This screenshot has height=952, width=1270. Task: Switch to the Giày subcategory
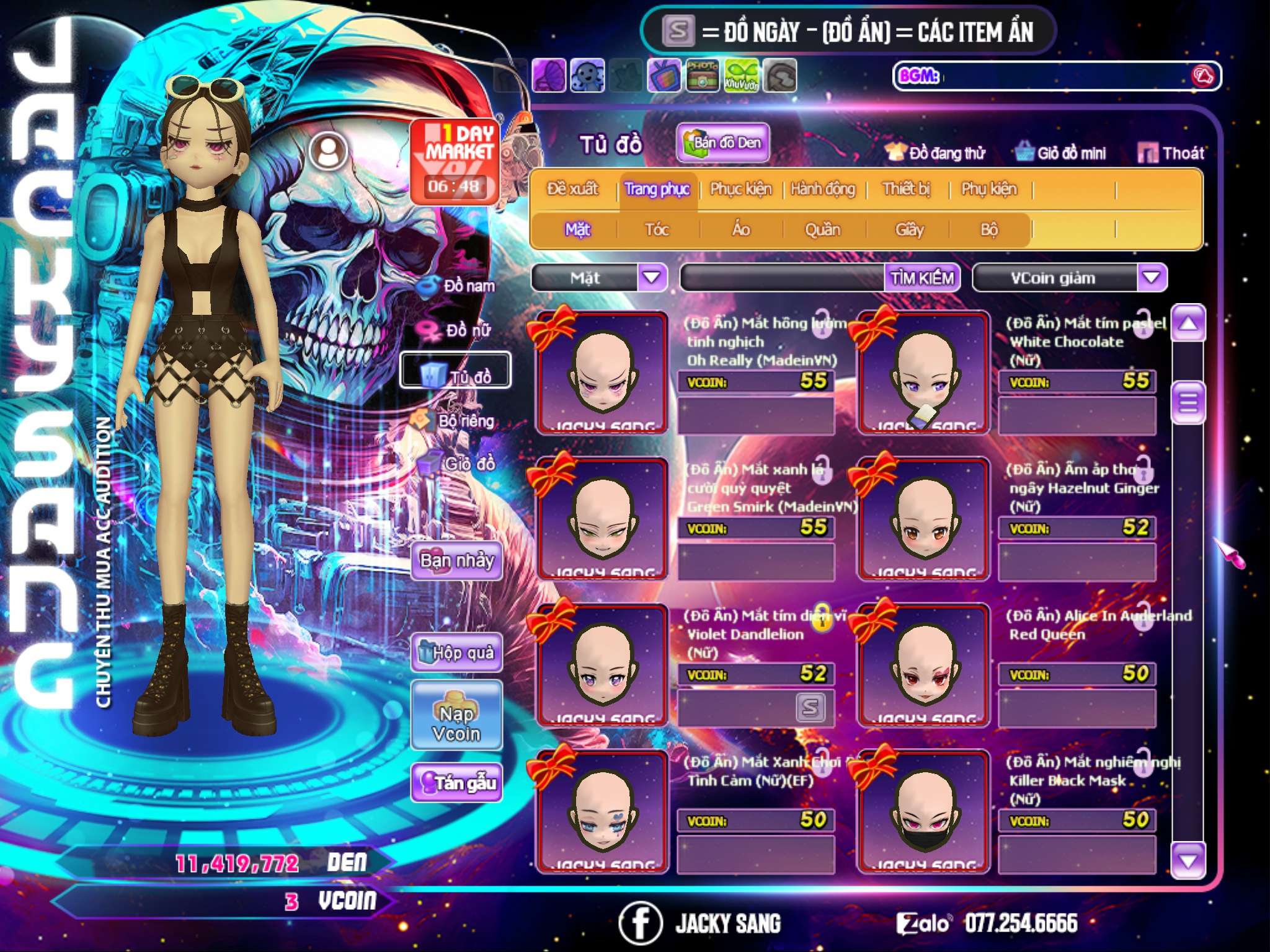click(x=909, y=230)
